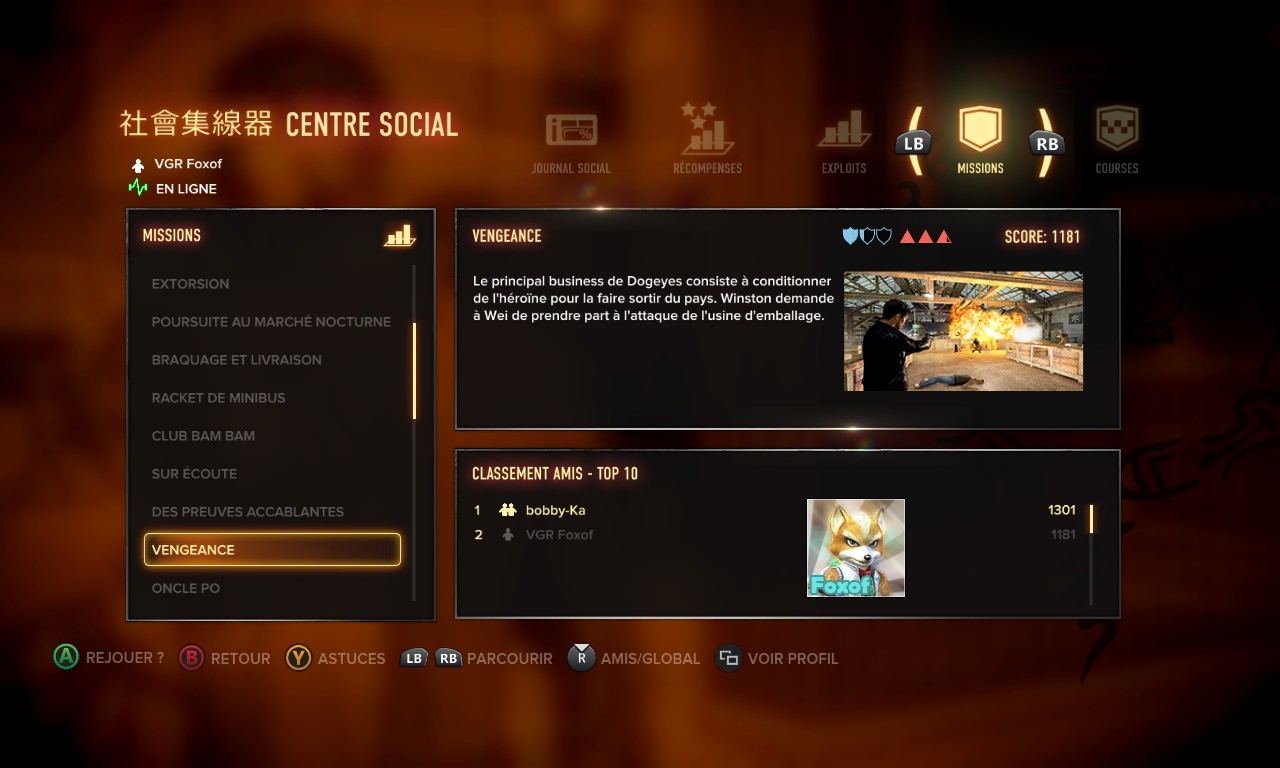This screenshot has width=1280, height=768.
Task: Open Braquage et Livraison mission
Action: [236, 360]
